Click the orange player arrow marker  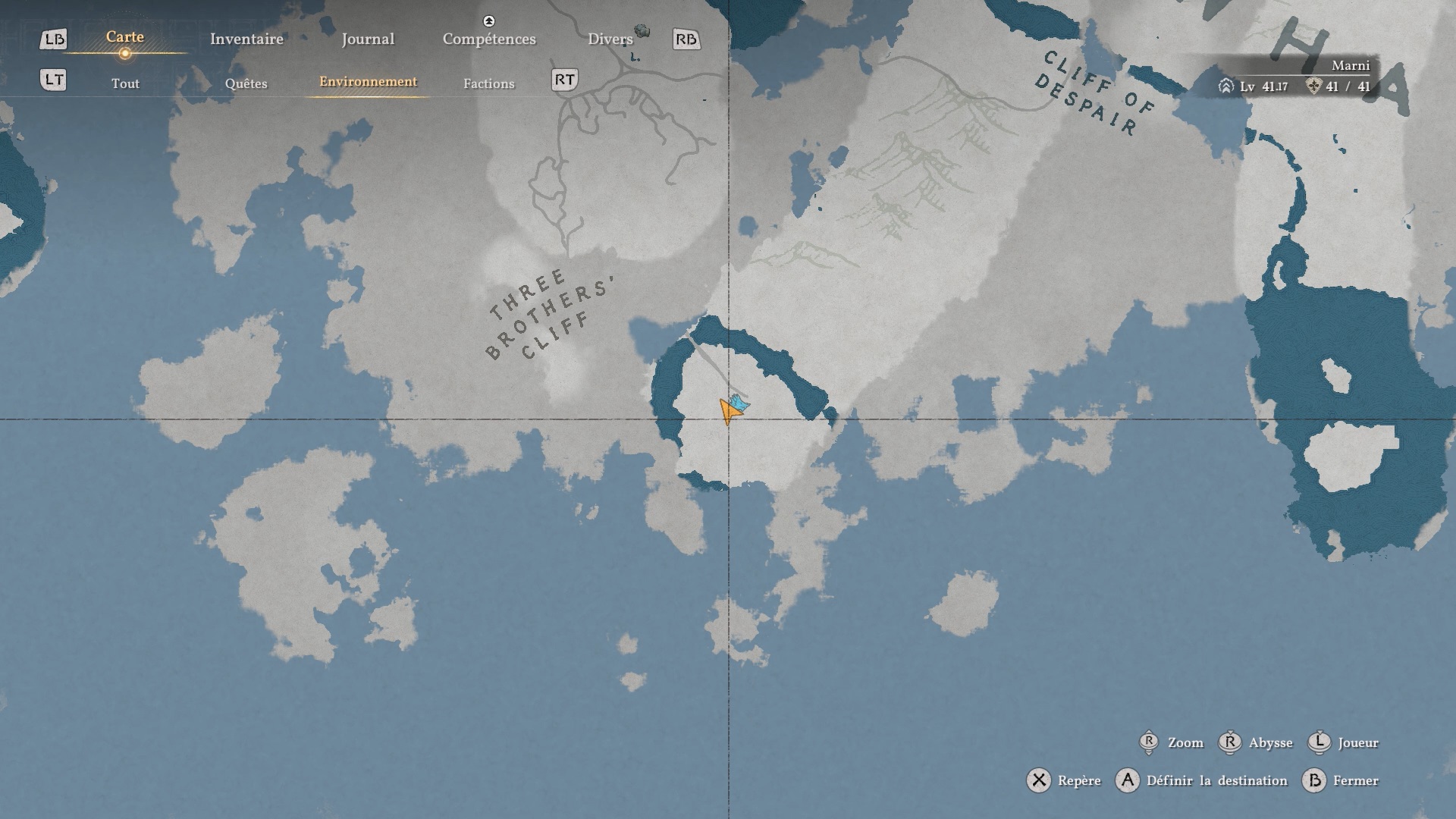point(728,413)
